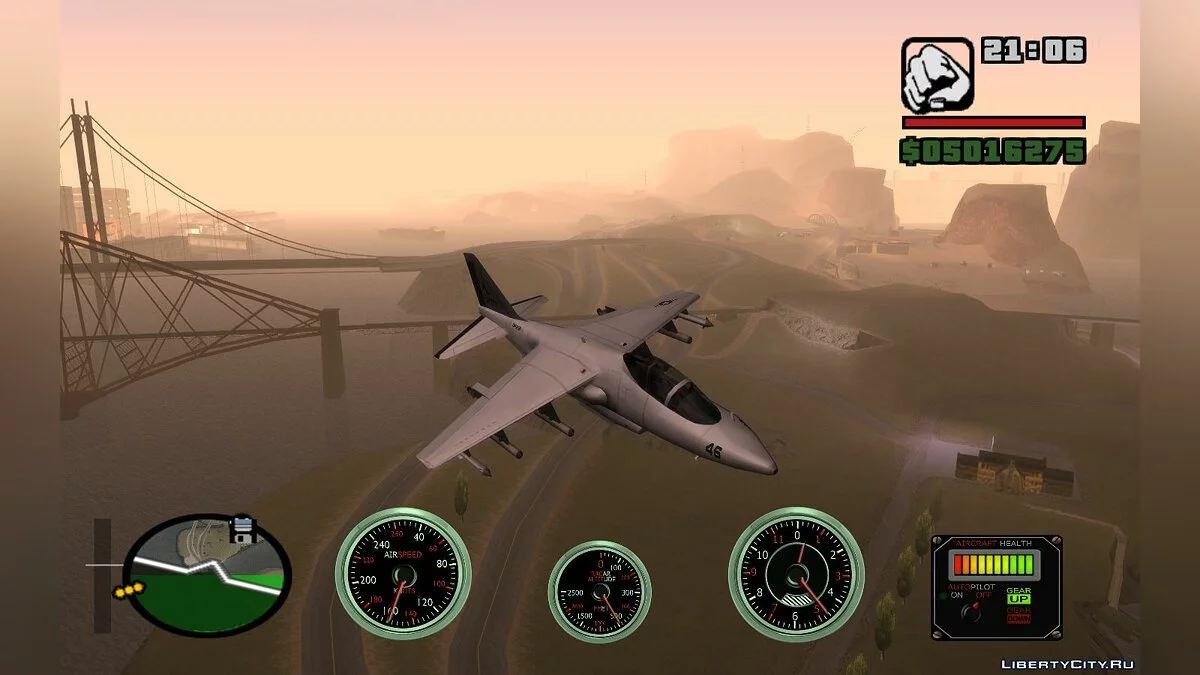Click the airspeed gauge dial
Image resolution: width=1200 pixels, height=675 pixels.
(x=402, y=575)
